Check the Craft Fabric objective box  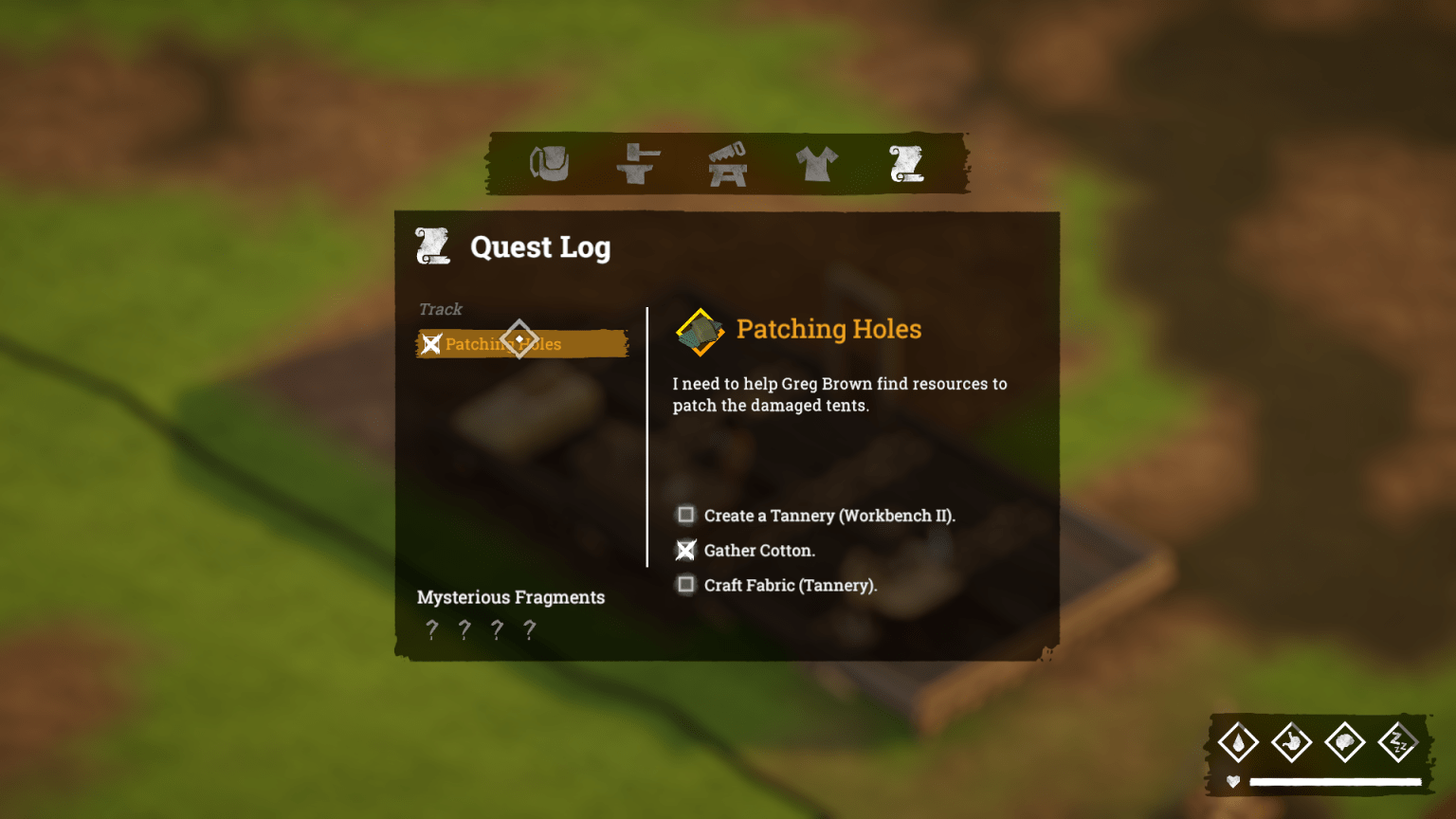[x=685, y=585]
